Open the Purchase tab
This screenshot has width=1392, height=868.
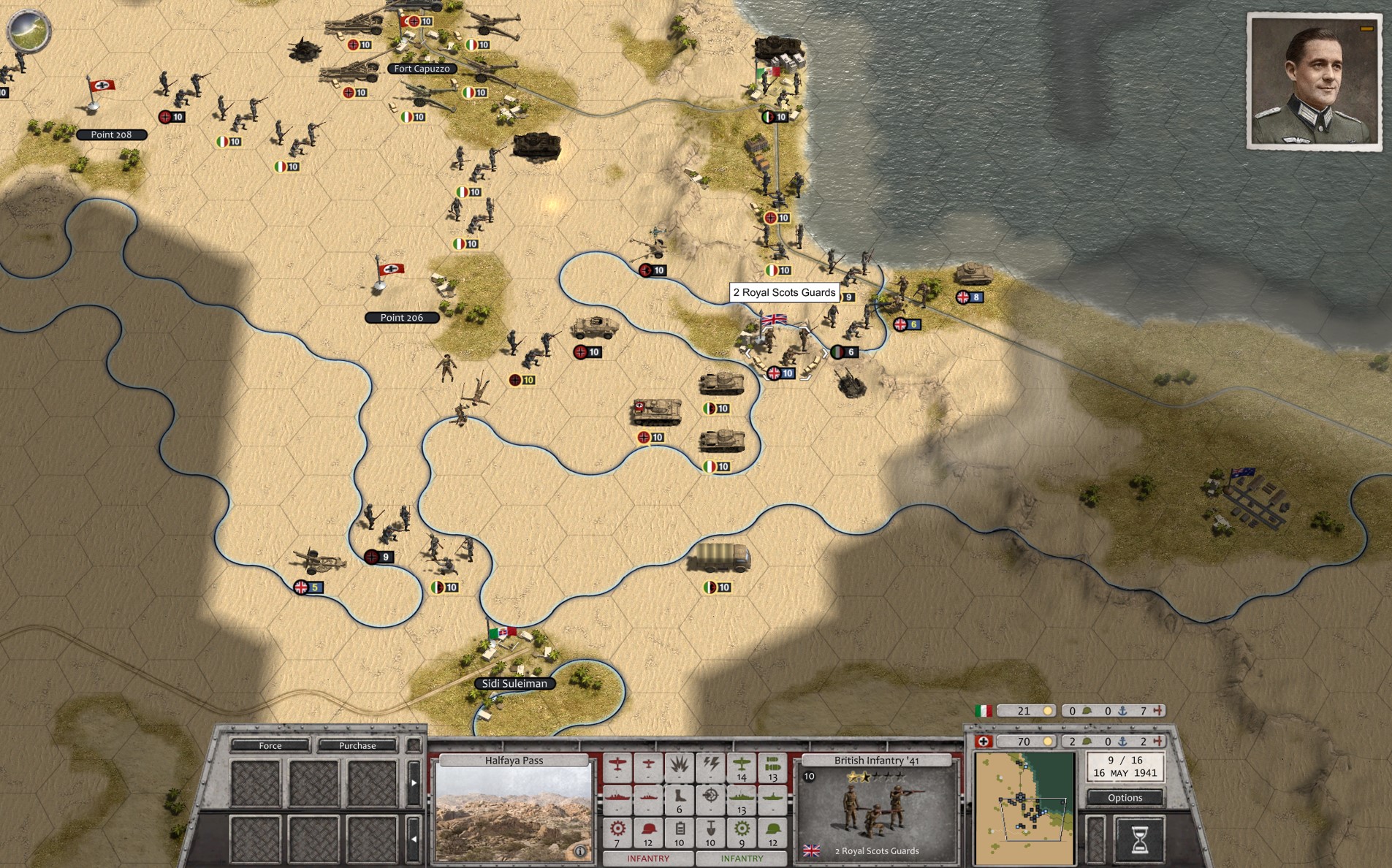(x=357, y=746)
